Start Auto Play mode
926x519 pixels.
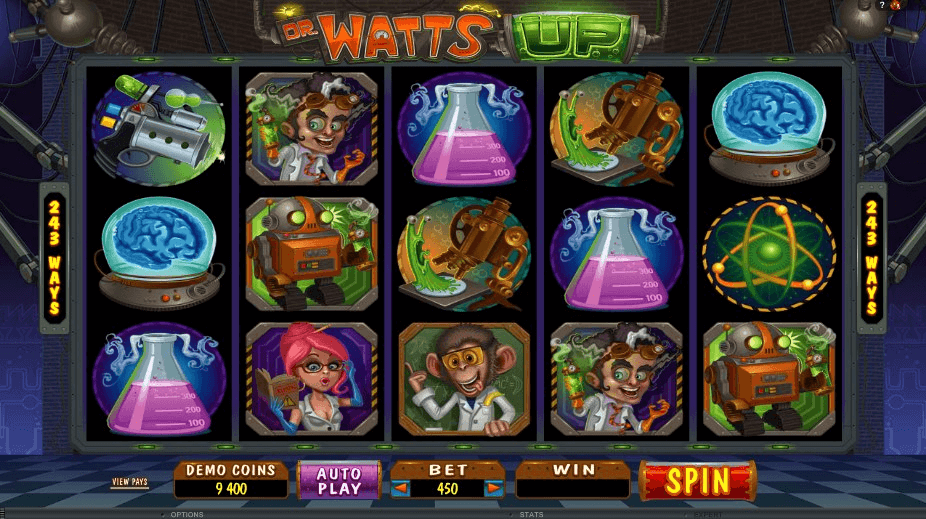[x=339, y=480]
